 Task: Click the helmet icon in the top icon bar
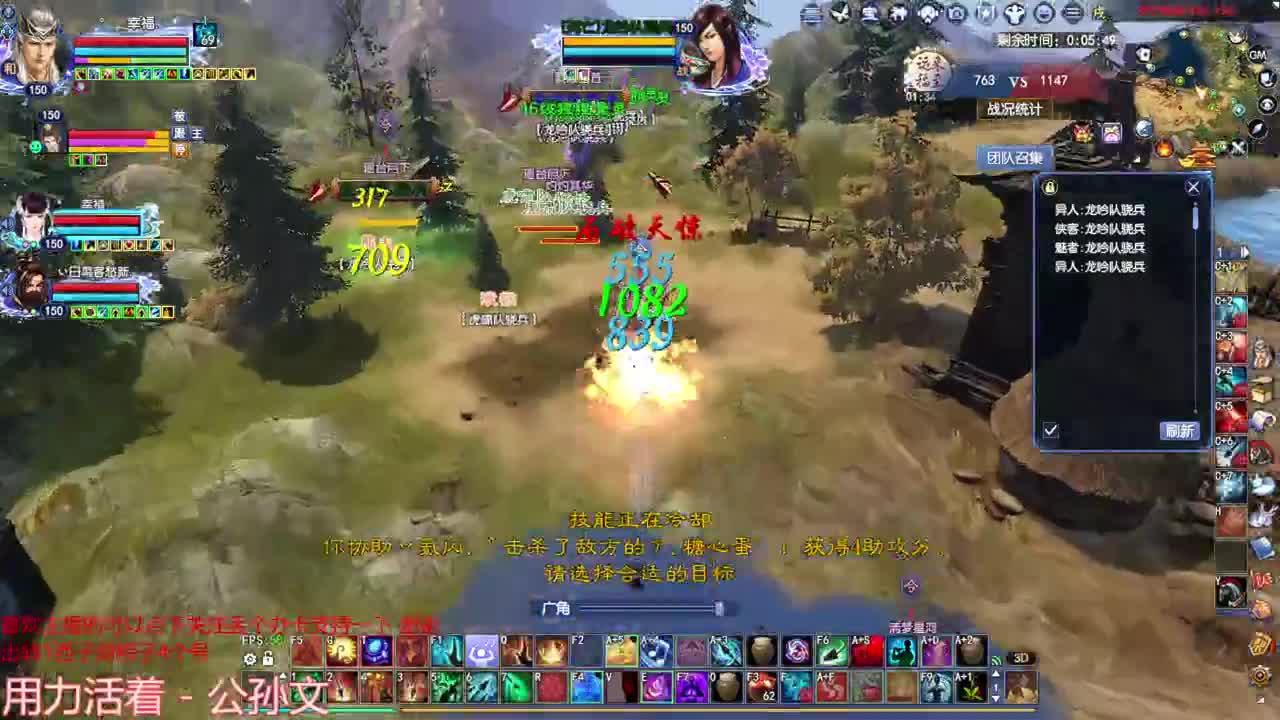(1013, 13)
